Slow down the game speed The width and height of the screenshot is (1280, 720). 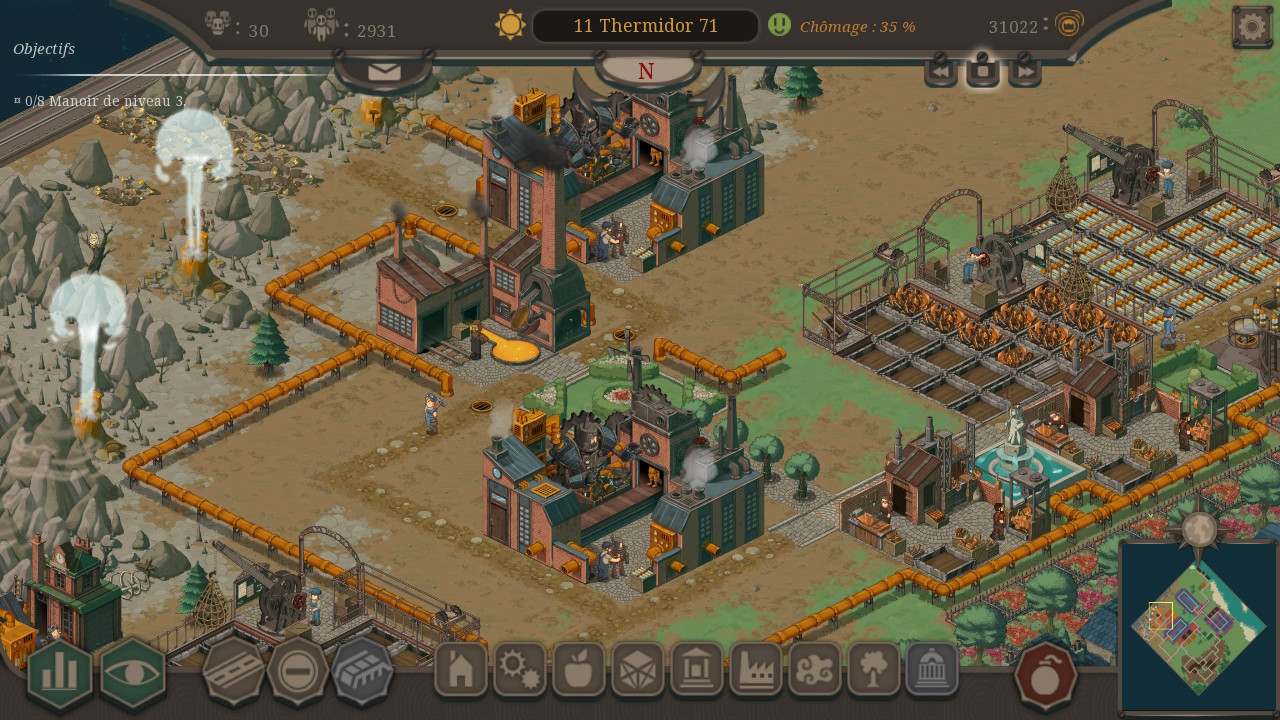pyautogui.click(x=940, y=71)
